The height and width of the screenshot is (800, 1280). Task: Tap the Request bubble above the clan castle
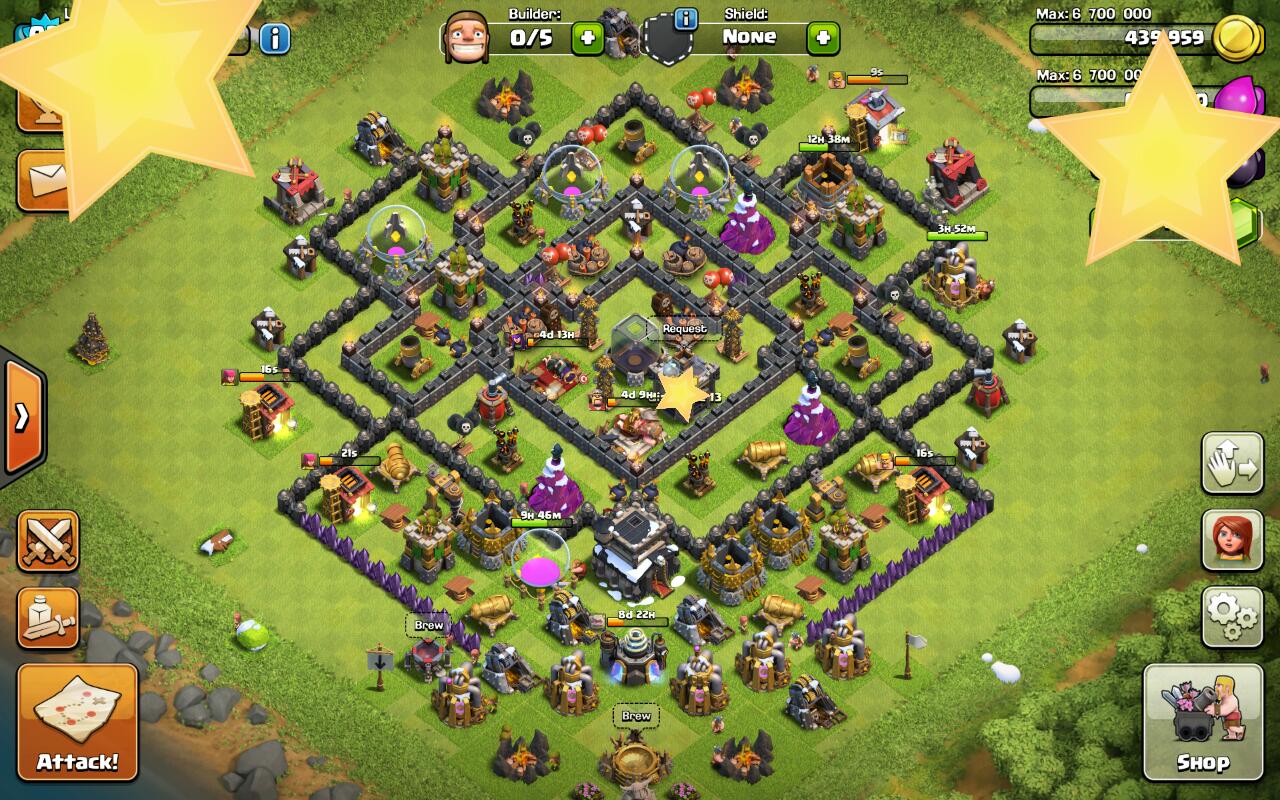click(684, 329)
